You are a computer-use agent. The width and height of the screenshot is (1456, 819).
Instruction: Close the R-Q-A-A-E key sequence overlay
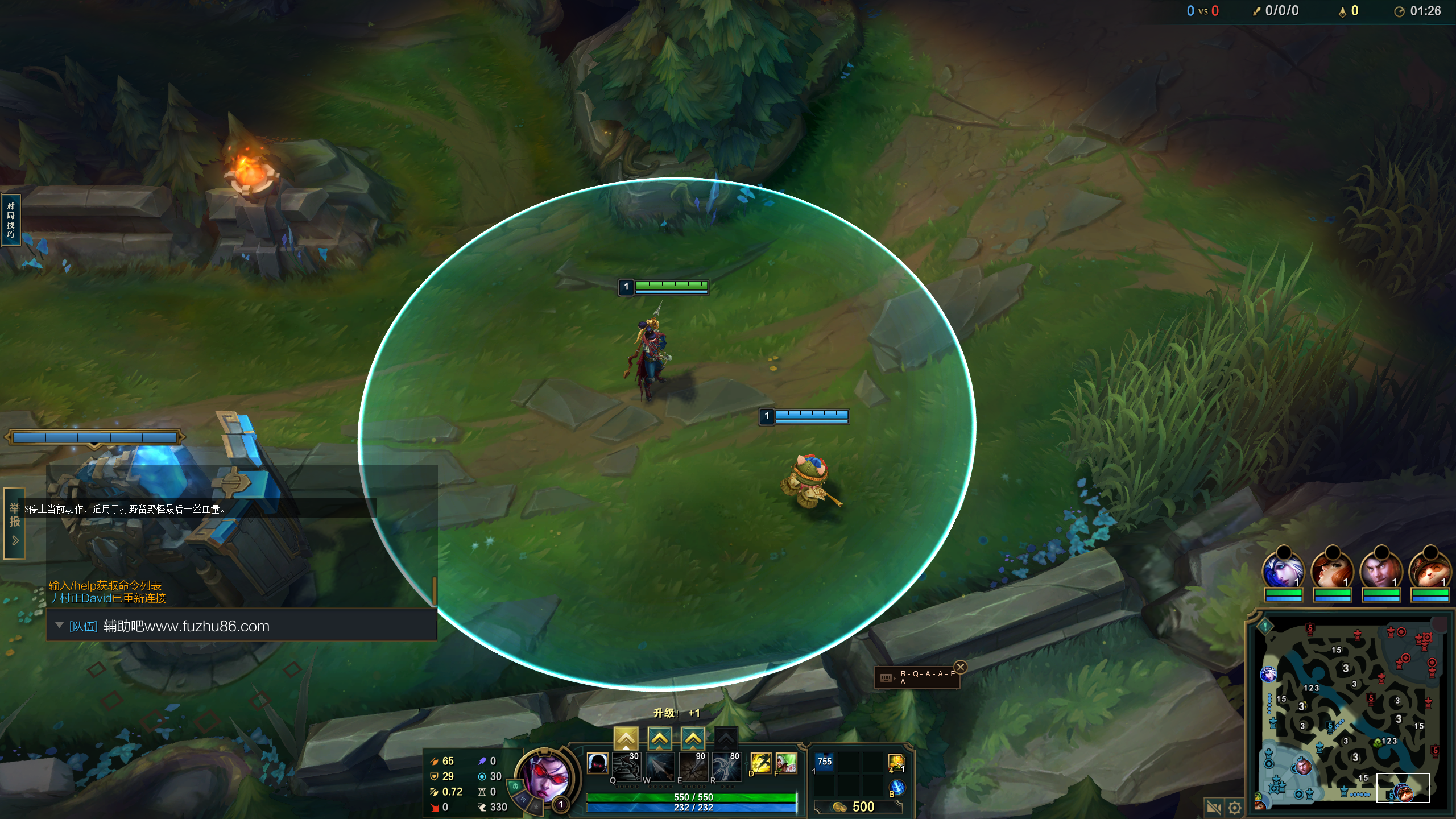[x=961, y=667]
